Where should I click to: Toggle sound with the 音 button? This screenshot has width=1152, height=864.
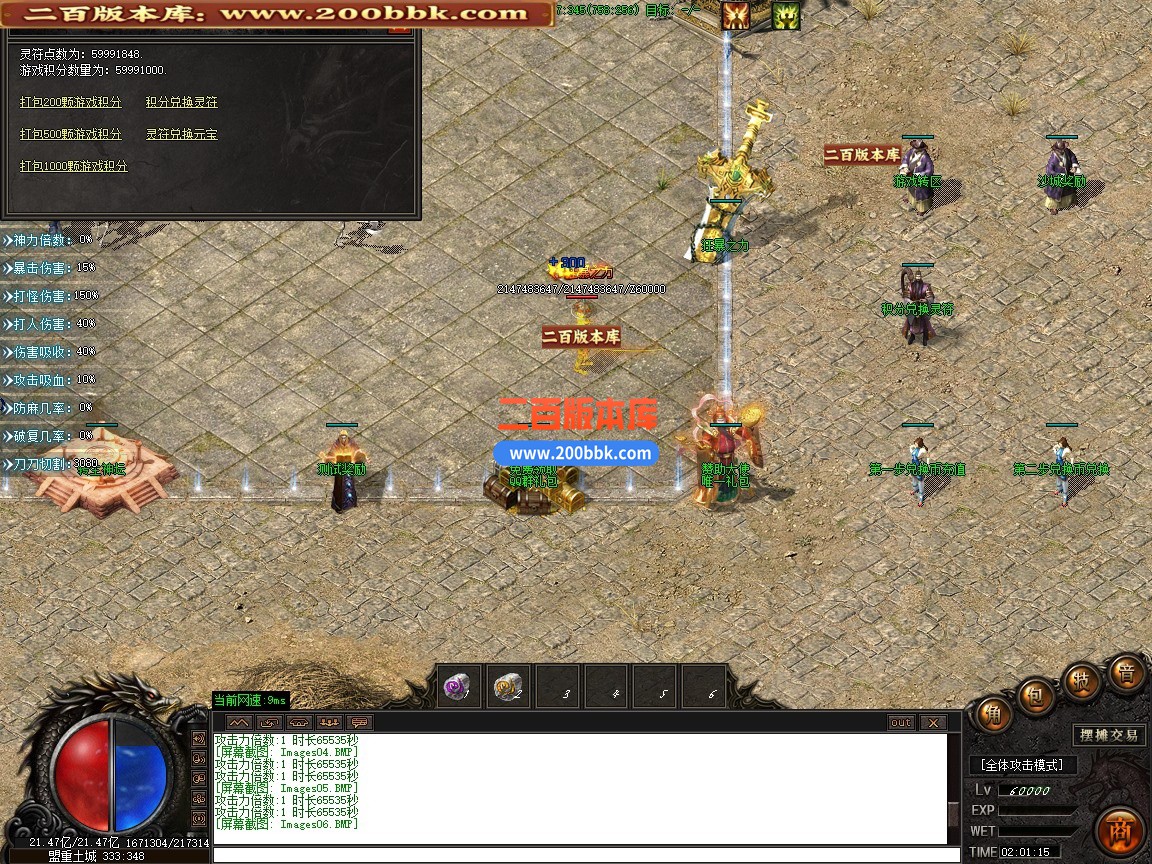point(1126,673)
